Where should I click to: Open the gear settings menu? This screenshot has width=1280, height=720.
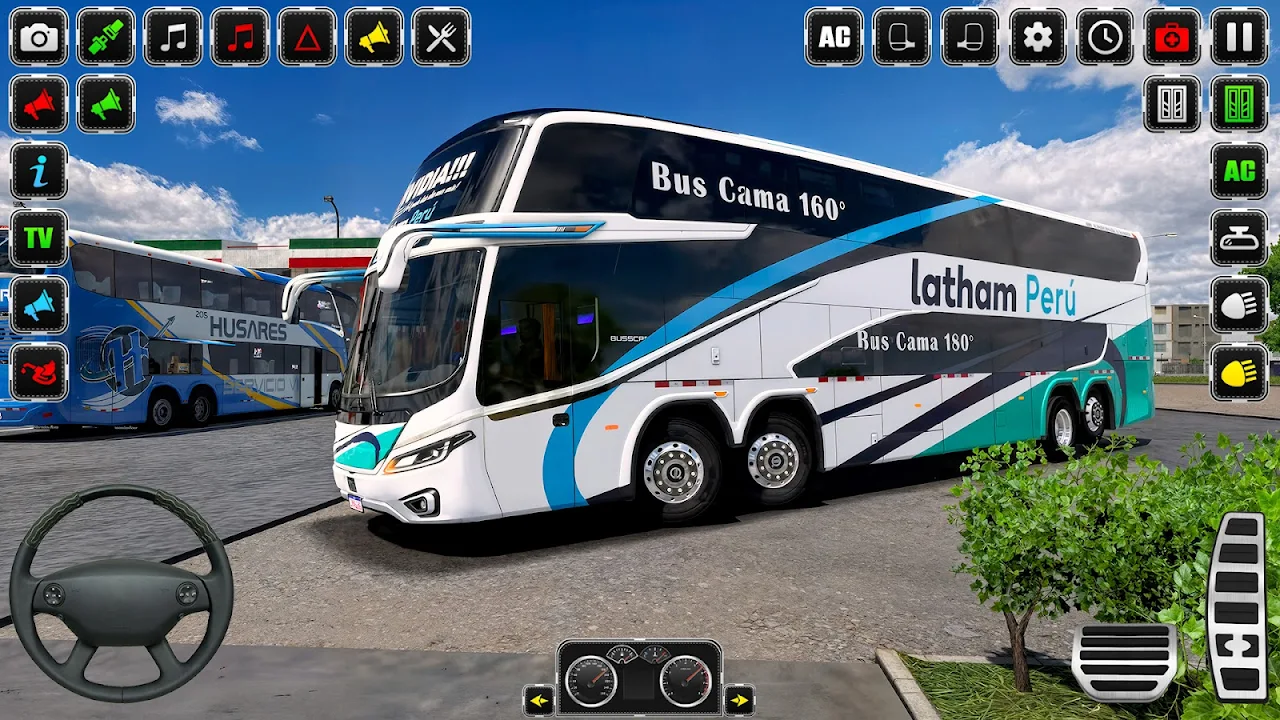click(x=1038, y=37)
